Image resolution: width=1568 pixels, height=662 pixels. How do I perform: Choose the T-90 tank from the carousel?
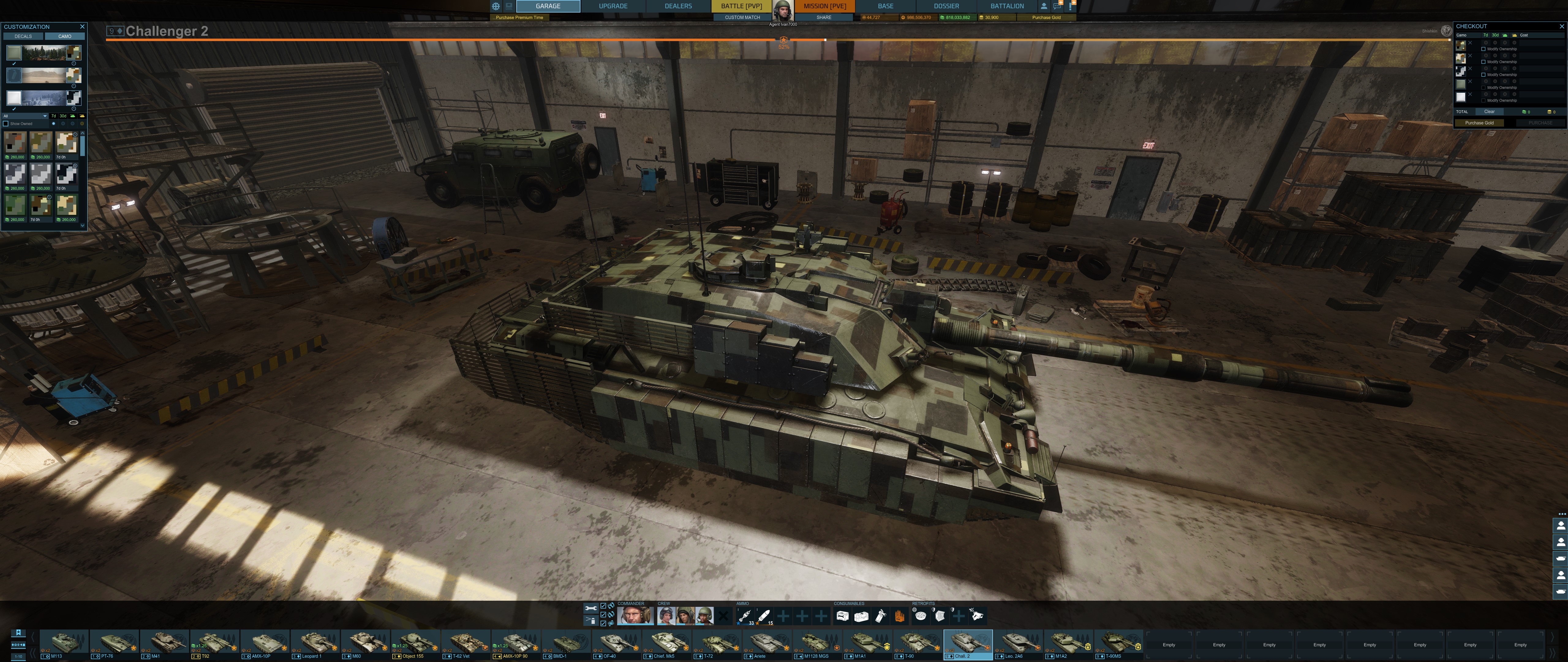(x=918, y=645)
